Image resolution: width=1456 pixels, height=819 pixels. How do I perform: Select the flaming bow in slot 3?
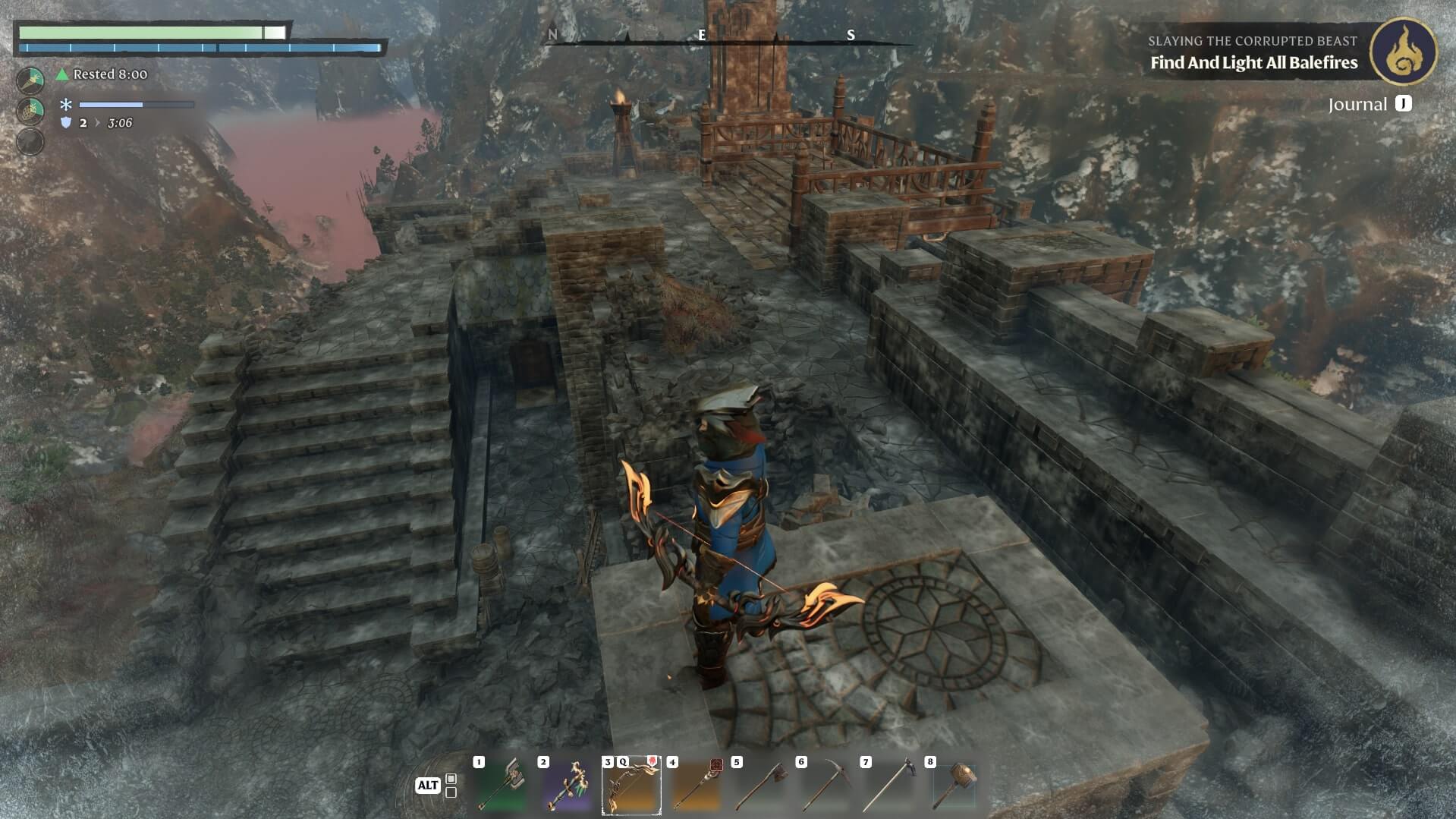(x=631, y=786)
